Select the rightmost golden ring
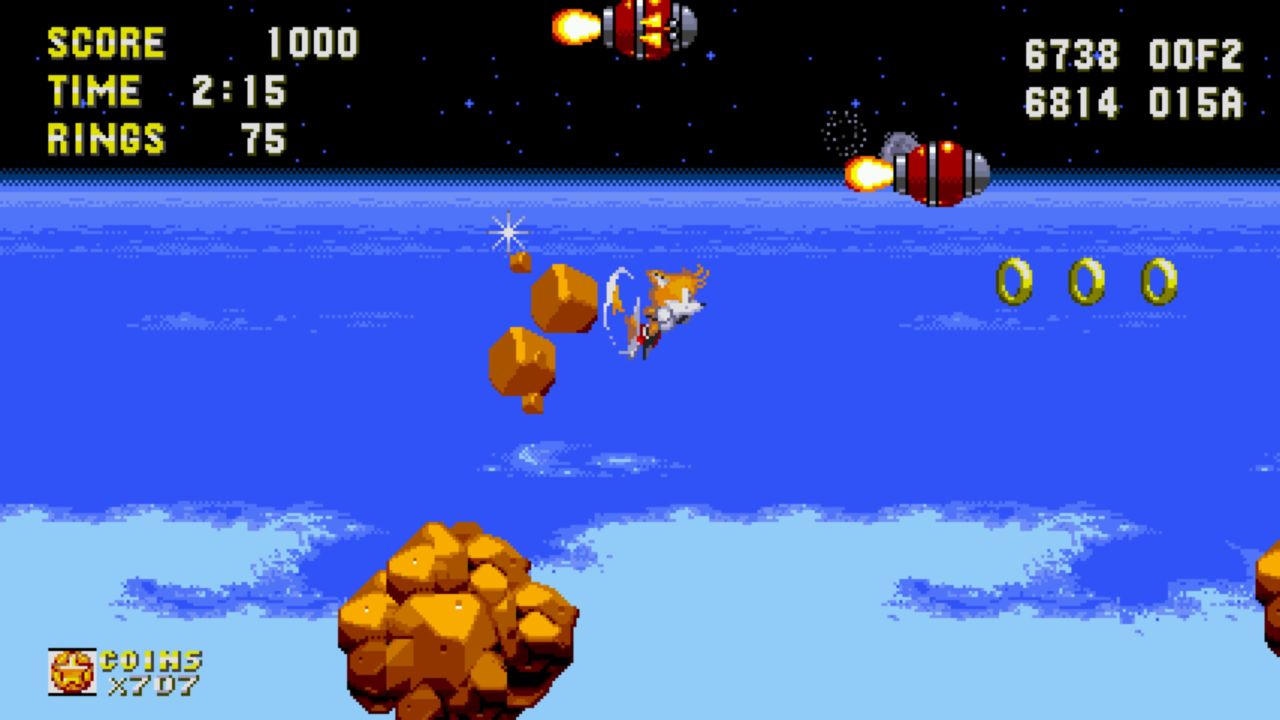The height and width of the screenshot is (720, 1280). tap(1160, 281)
